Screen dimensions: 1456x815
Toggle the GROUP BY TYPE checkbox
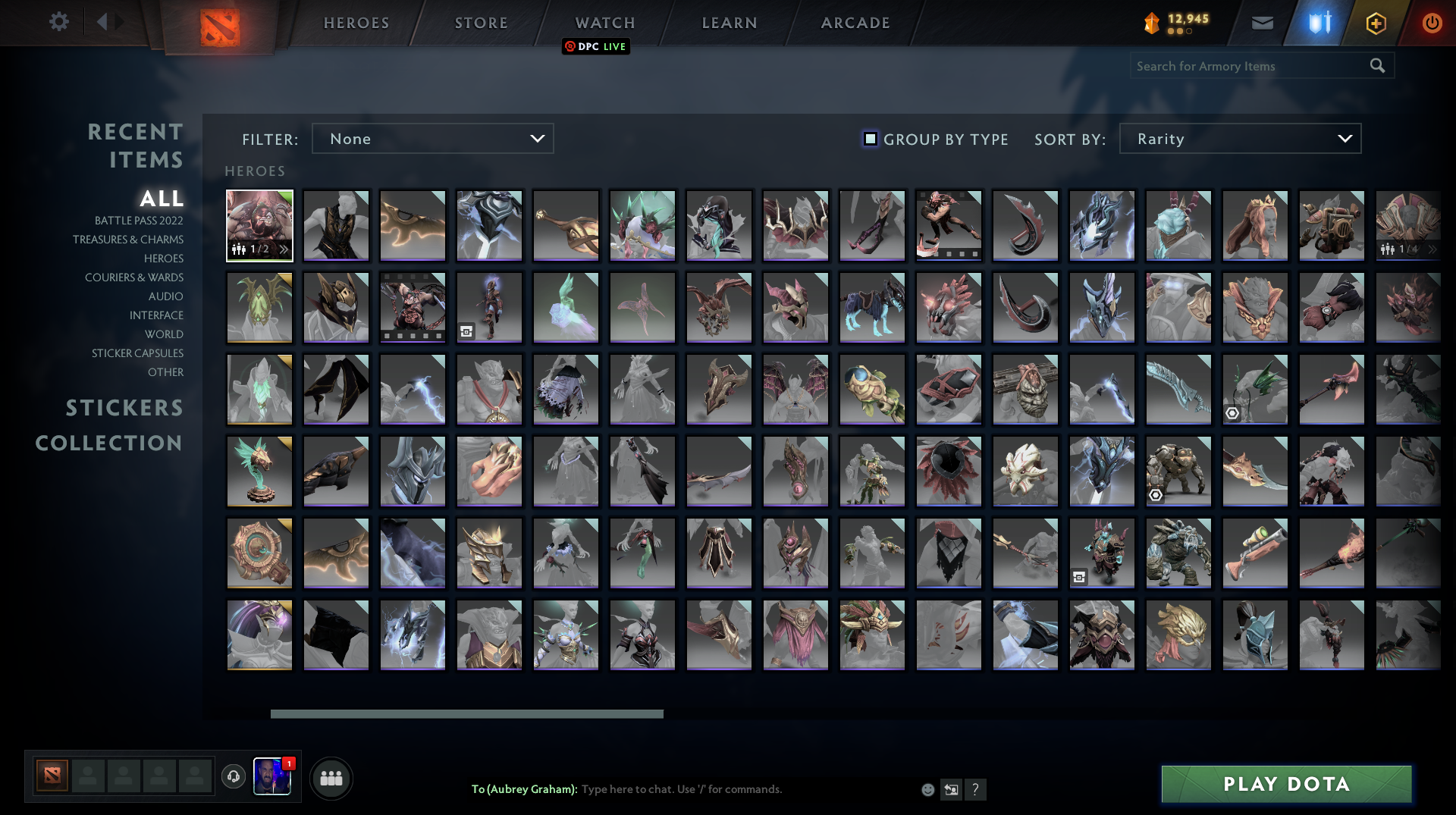click(x=869, y=139)
